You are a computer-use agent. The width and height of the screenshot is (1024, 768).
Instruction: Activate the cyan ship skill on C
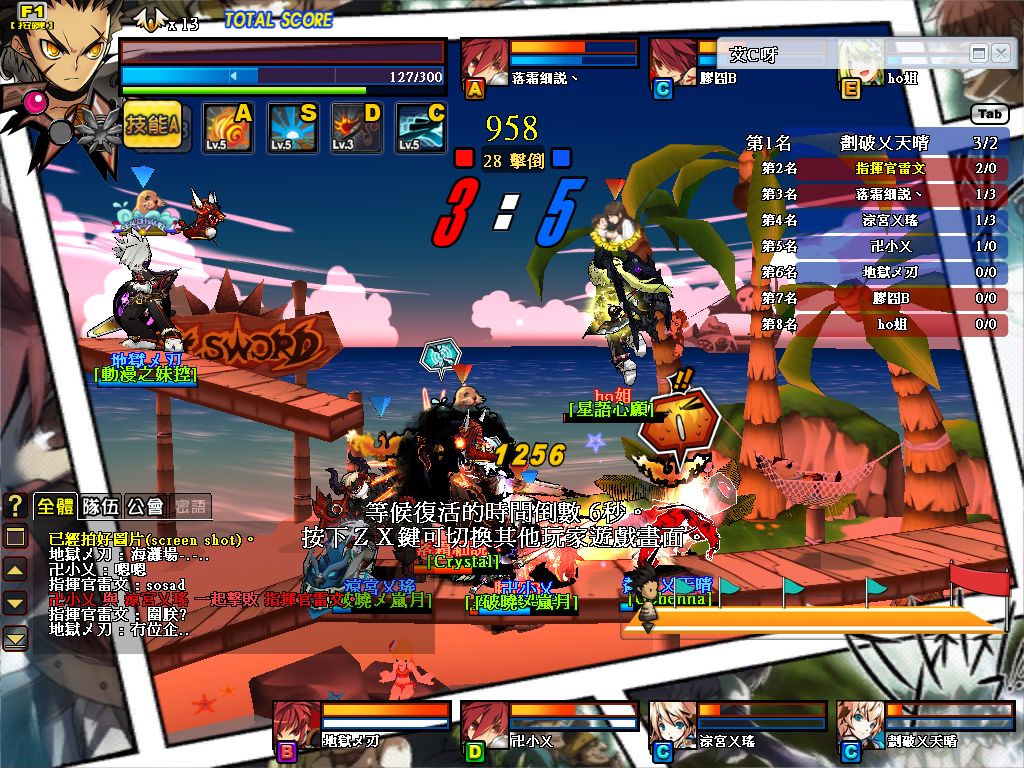421,128
